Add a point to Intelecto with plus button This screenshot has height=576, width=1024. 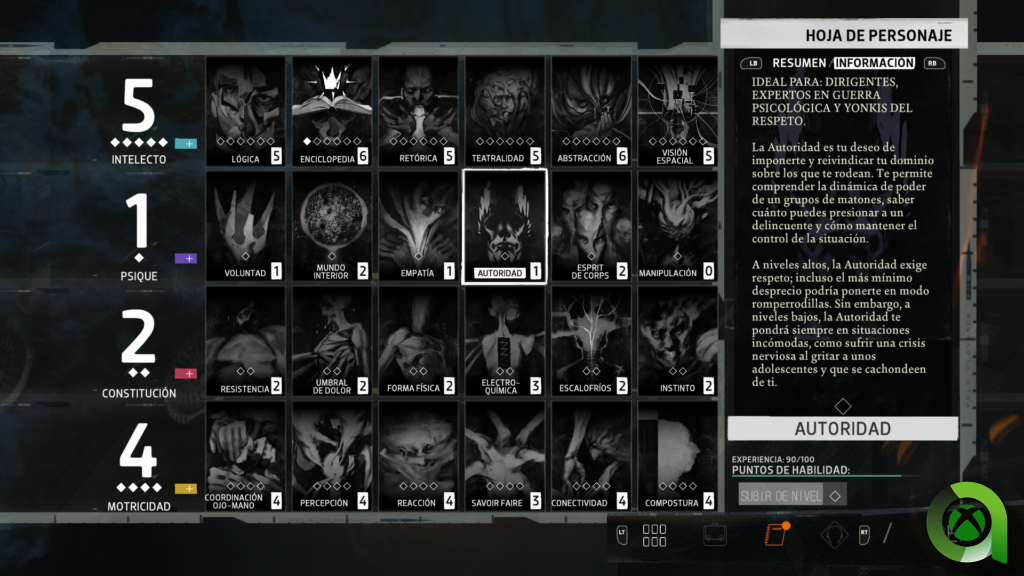pyautogui.click(x=186, y=144)
